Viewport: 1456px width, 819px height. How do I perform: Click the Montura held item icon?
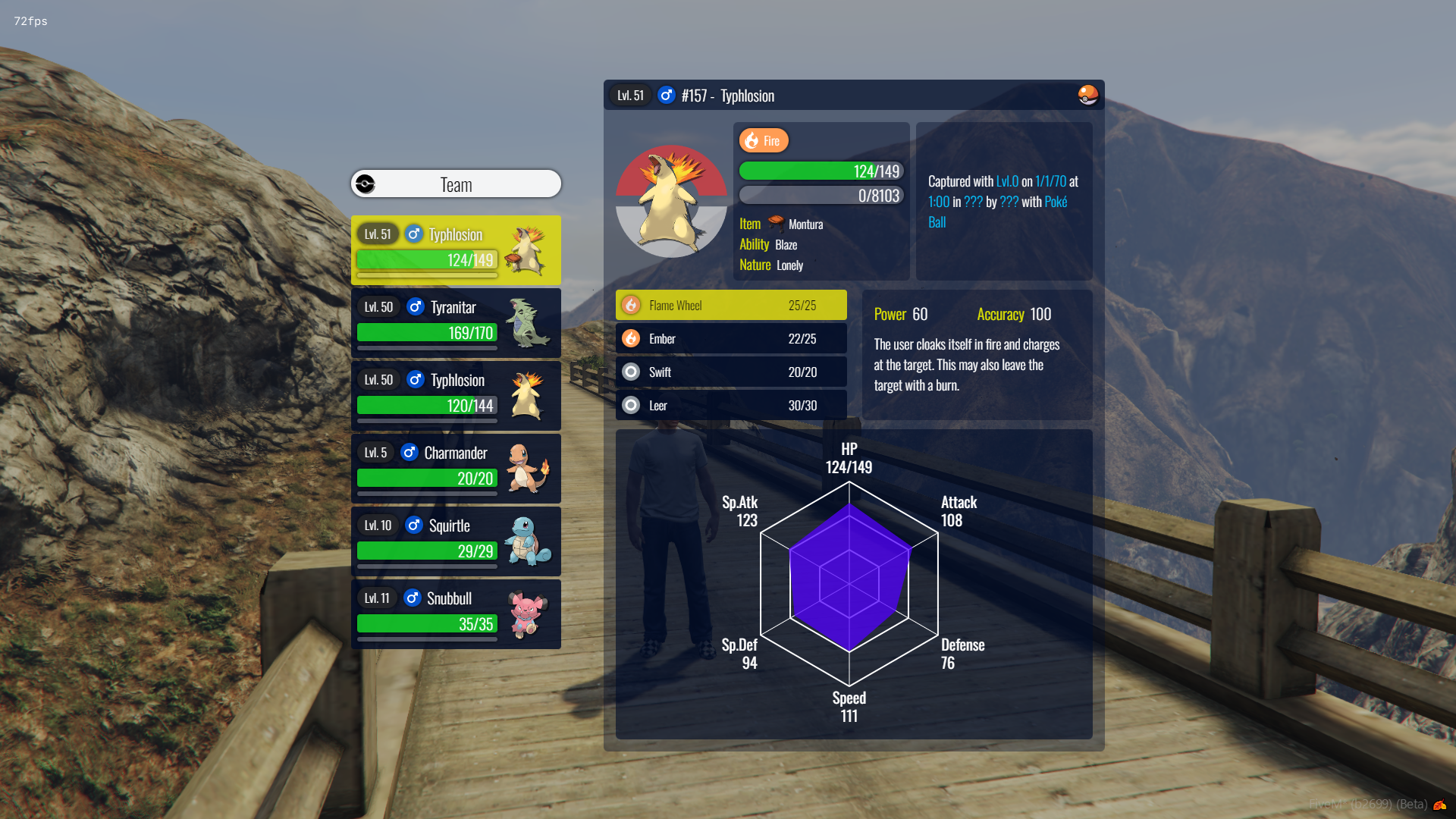tap(776, 223)
